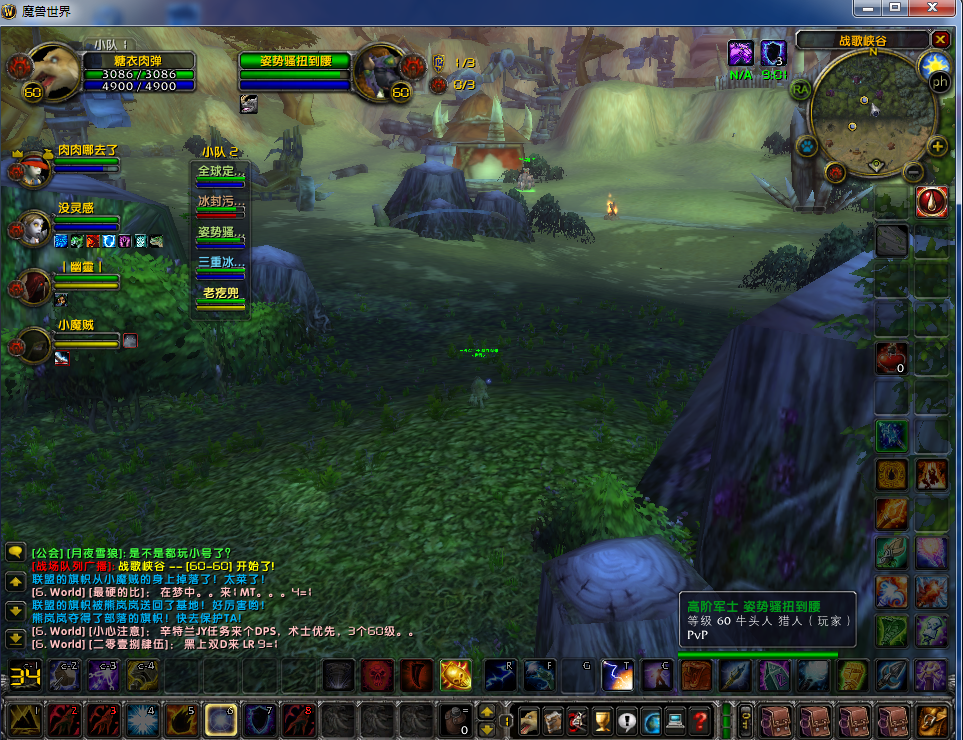This screenshot has width=963, height=740.
Task: Click the minimap zoom-in plus button
Action: pyautogui.click(x=938, y=146)
